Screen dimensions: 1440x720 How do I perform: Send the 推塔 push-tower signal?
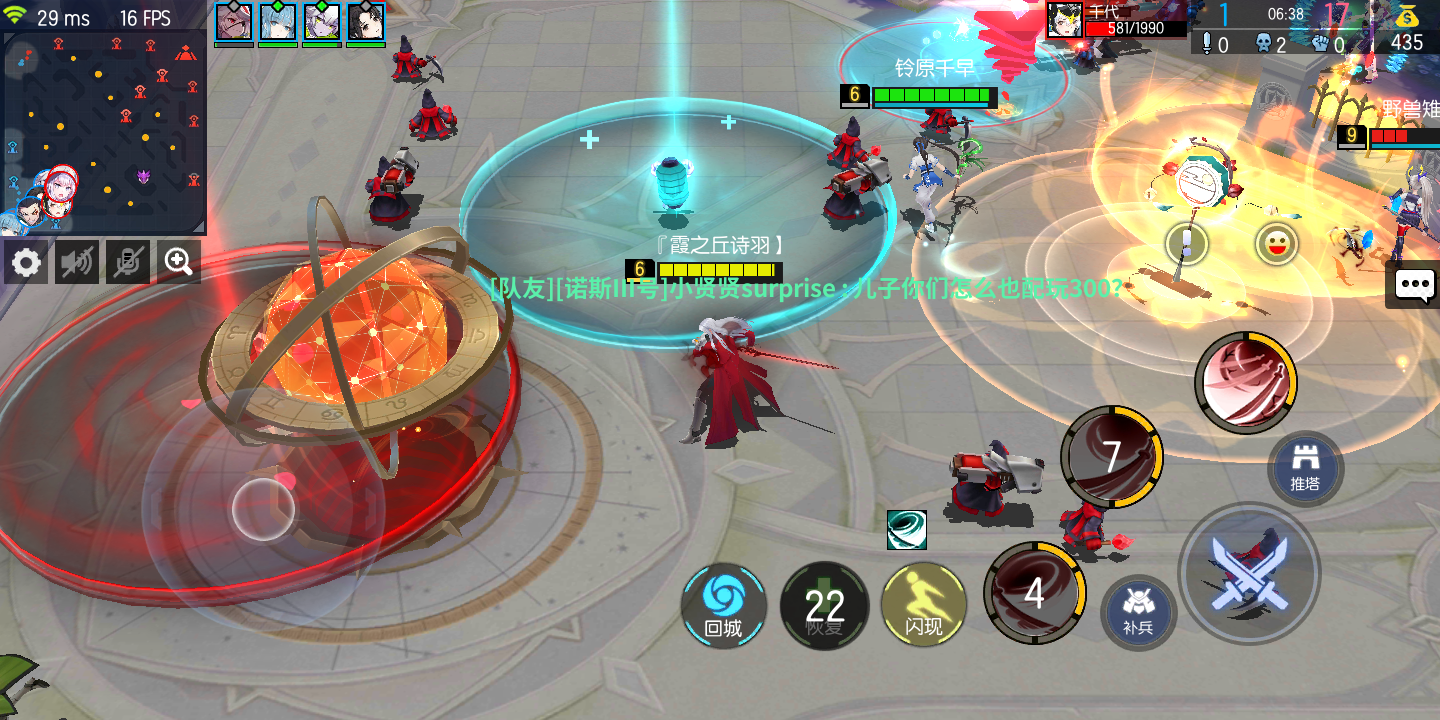tap(1303, 468)
